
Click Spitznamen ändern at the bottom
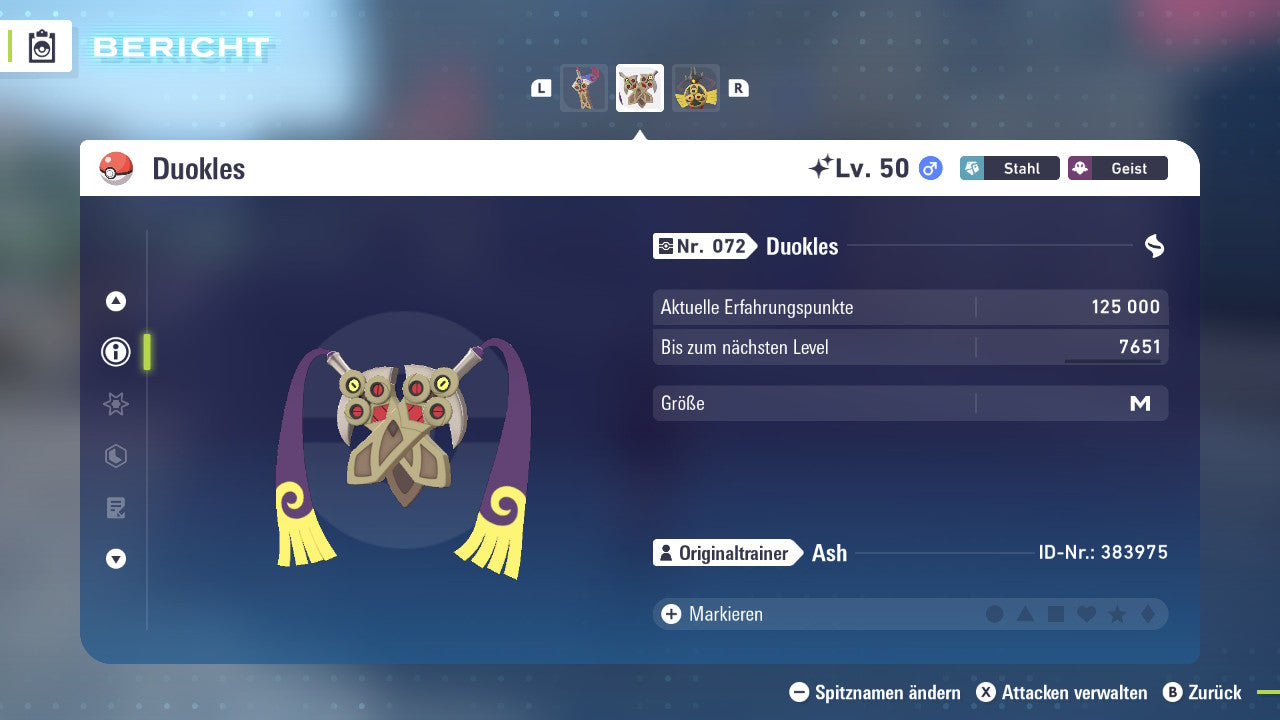click(x=878, y=692)
